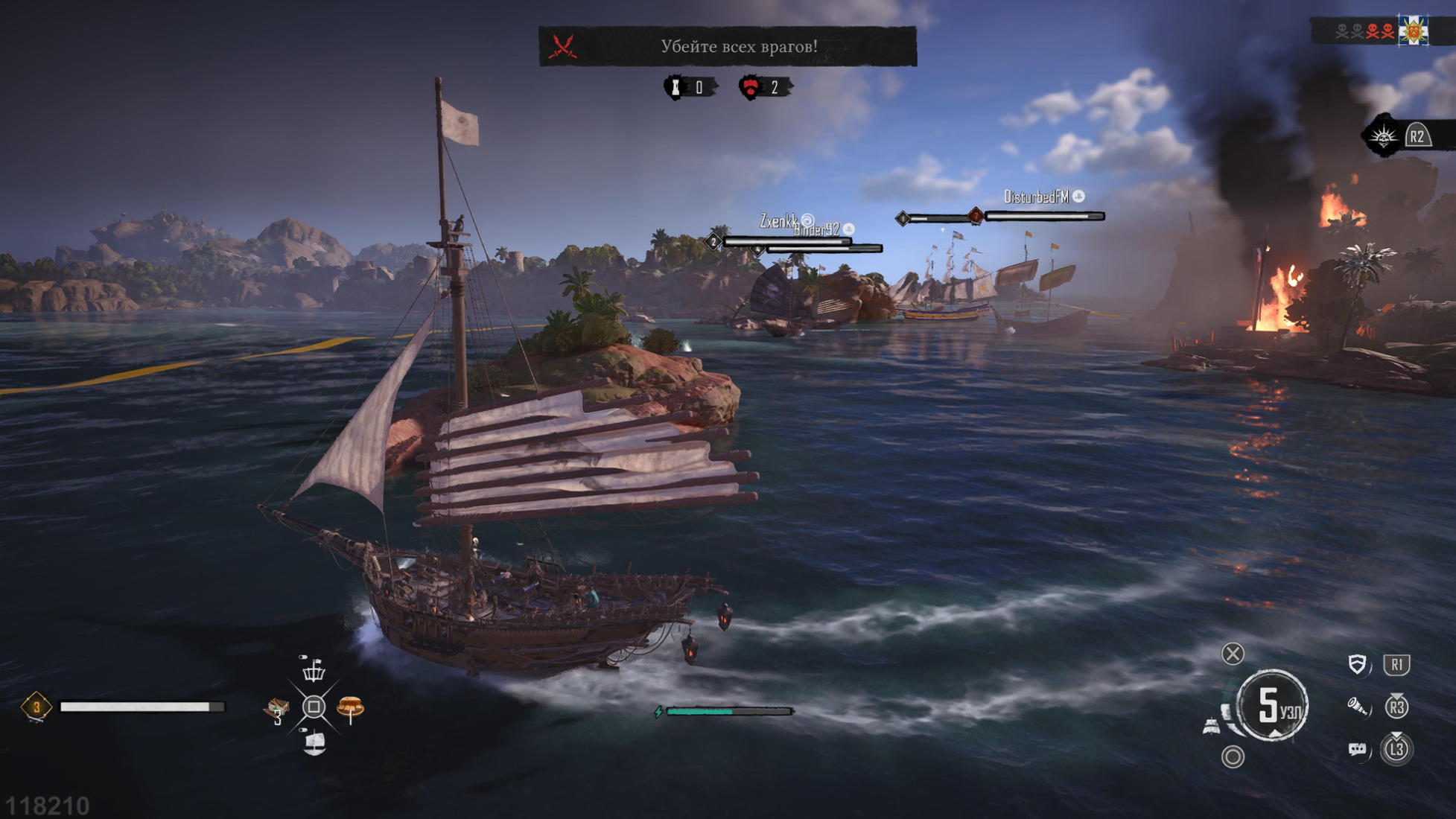Click the crossed red swords objective icon
Viewport: 1456px width, 819px height.
[x=563, y=47]
